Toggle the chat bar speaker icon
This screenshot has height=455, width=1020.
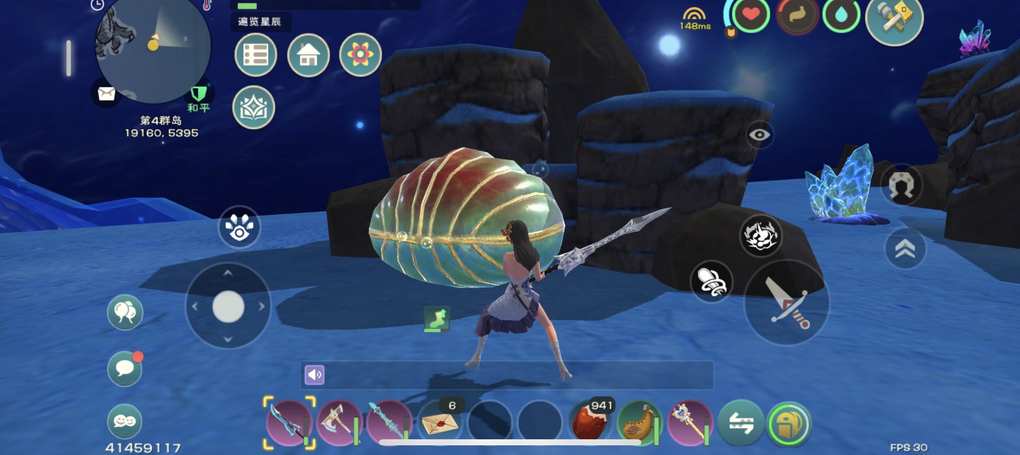tap(315, 375)
